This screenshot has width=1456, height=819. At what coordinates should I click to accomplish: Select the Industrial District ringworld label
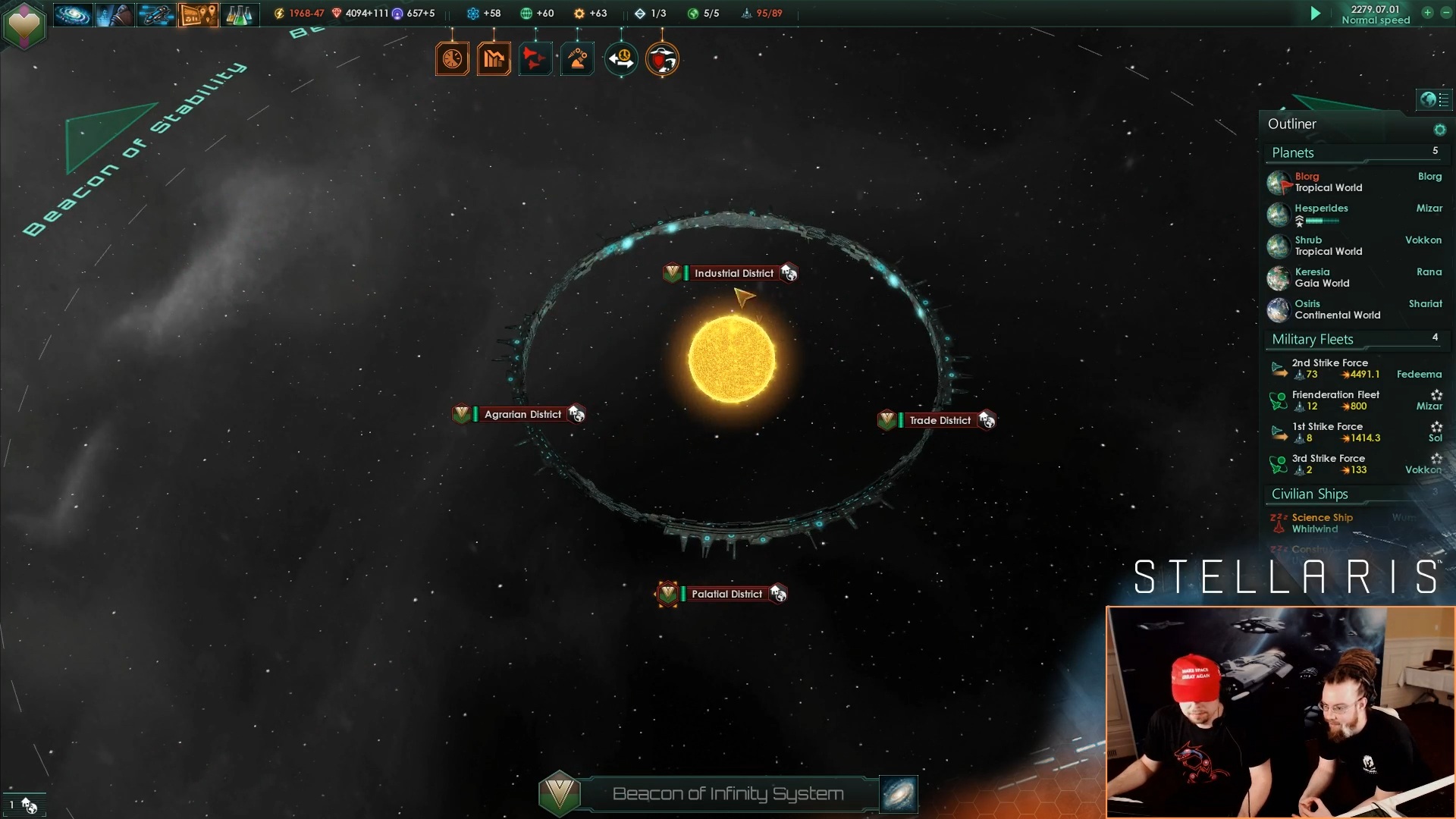[x=733, y=273]
